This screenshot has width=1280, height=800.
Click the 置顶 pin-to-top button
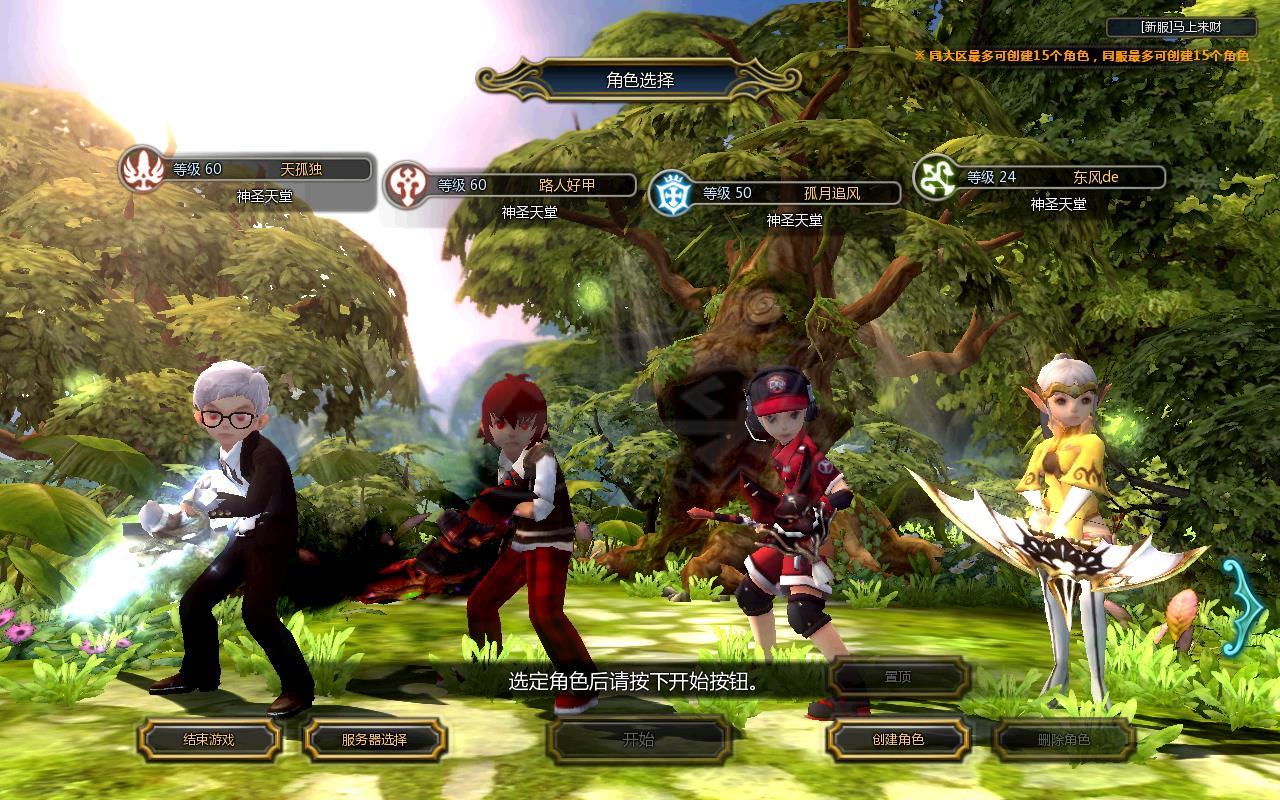click(x=897, y=677)
